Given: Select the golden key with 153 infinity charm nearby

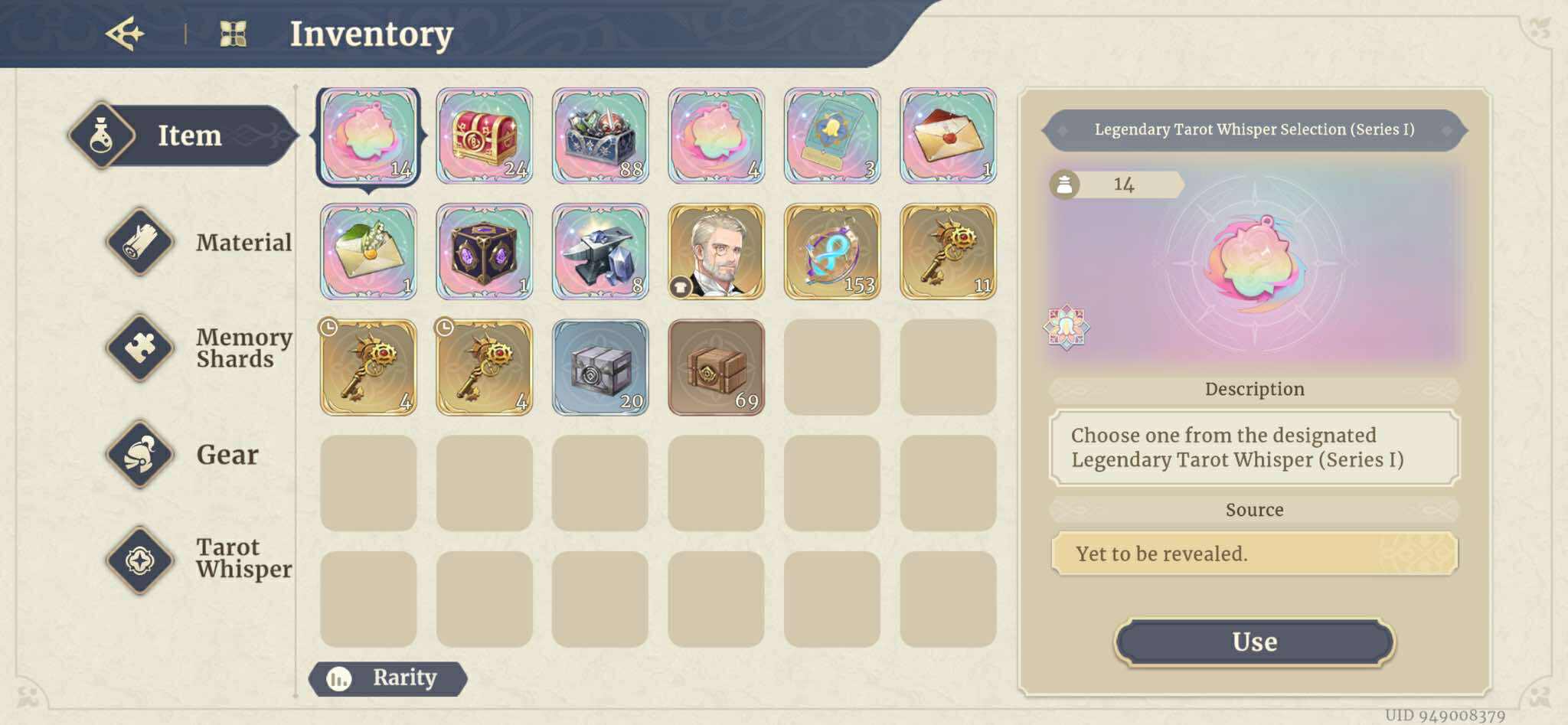Looking at the screenshot, I should point(834,253).
